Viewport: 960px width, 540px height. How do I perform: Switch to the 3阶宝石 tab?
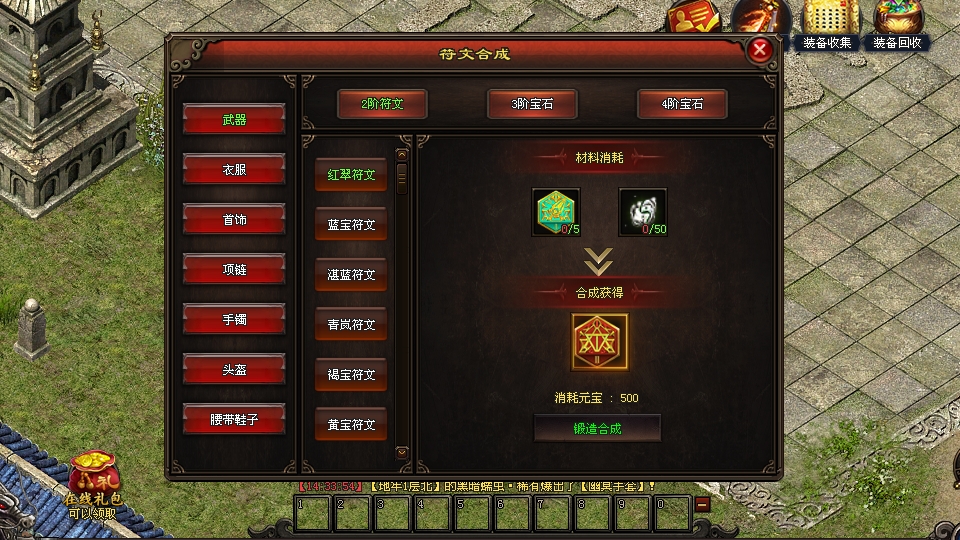[x=532, y=104]
